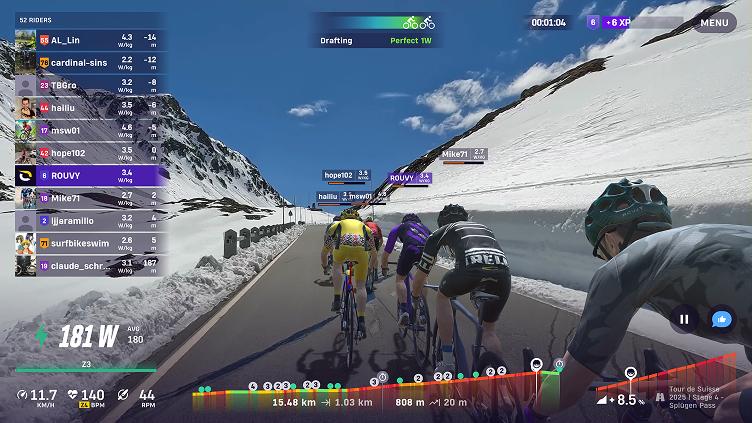752x423 pixels.
Task: Click the 52 RIDERS list header
Action: (36, 19)
